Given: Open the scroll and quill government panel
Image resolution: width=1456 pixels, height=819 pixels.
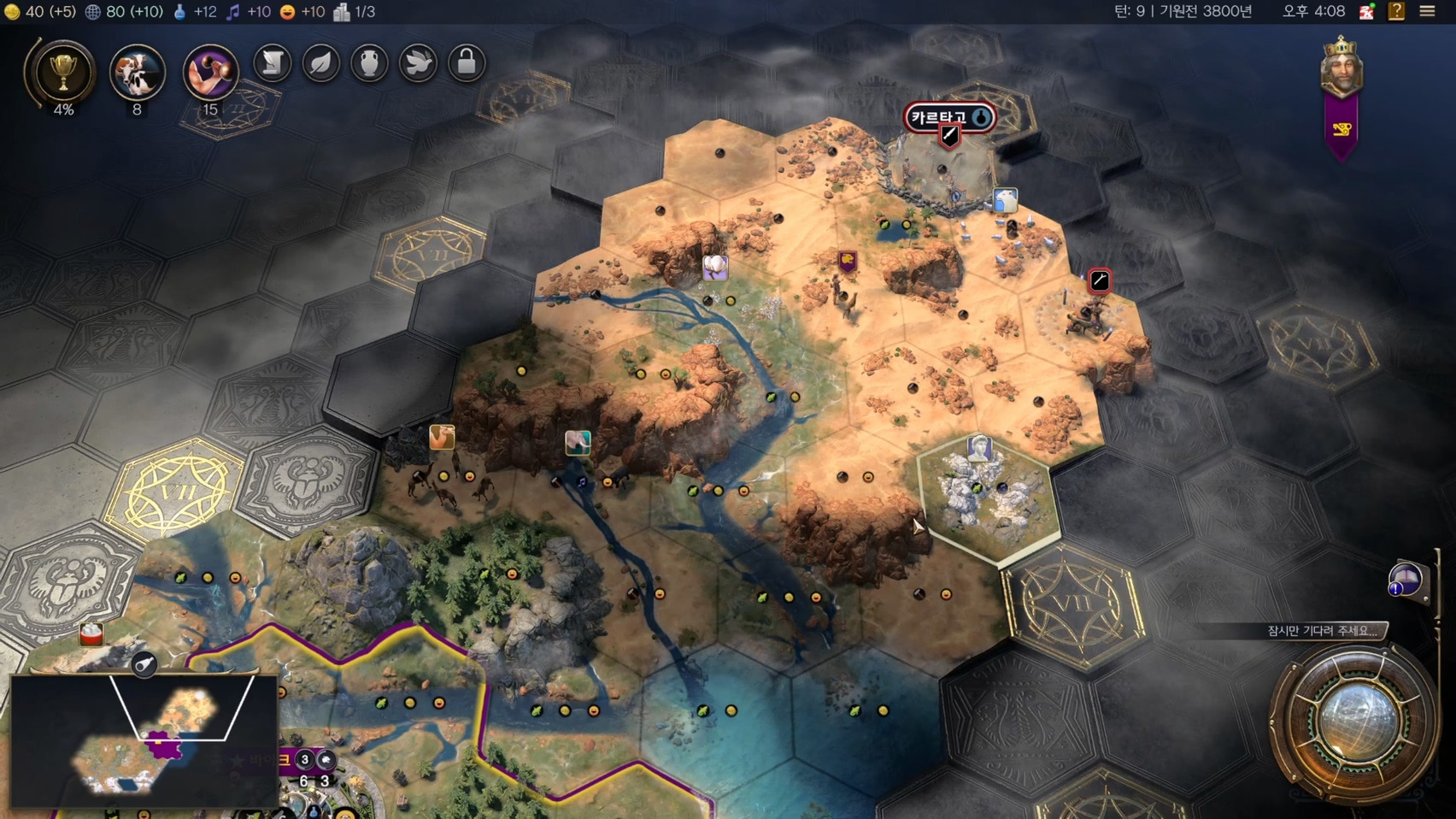Looking at the screenshot, I should [273, 62].
